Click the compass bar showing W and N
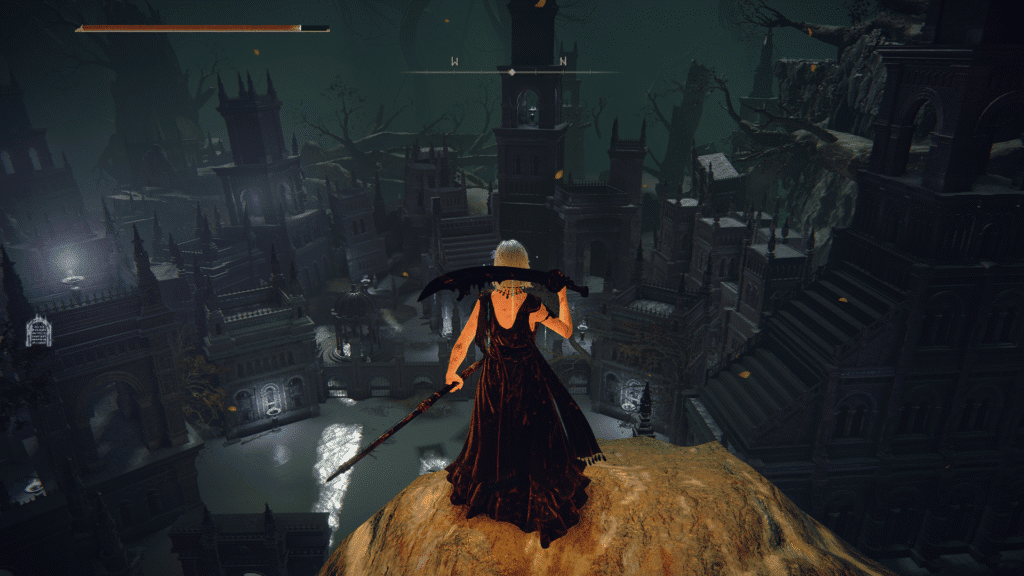1024x576 pixels. click(x=510, y=71)
